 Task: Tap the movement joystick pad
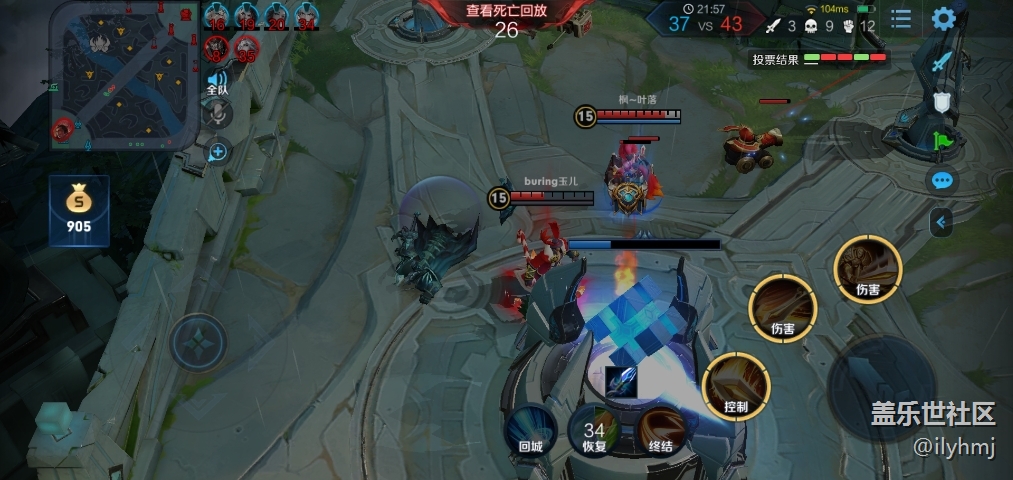(199, 342)
